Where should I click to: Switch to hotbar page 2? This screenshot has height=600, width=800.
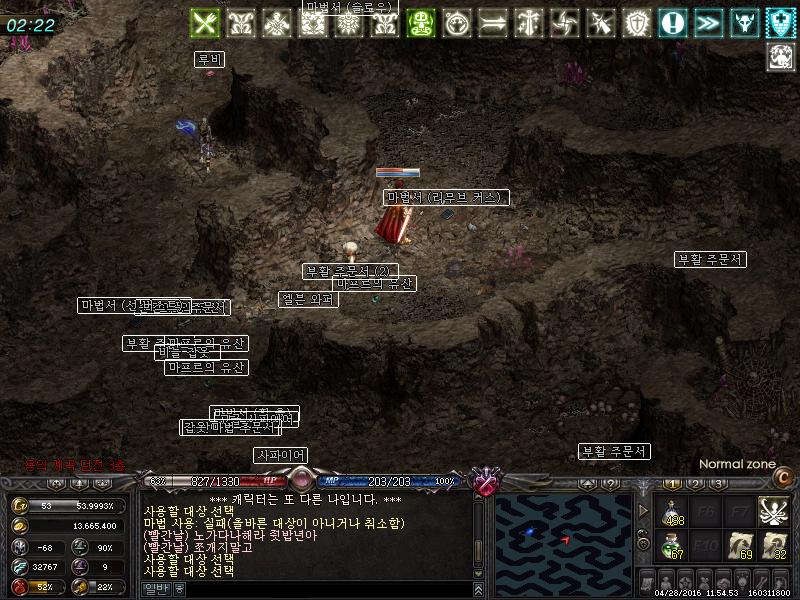695,484
